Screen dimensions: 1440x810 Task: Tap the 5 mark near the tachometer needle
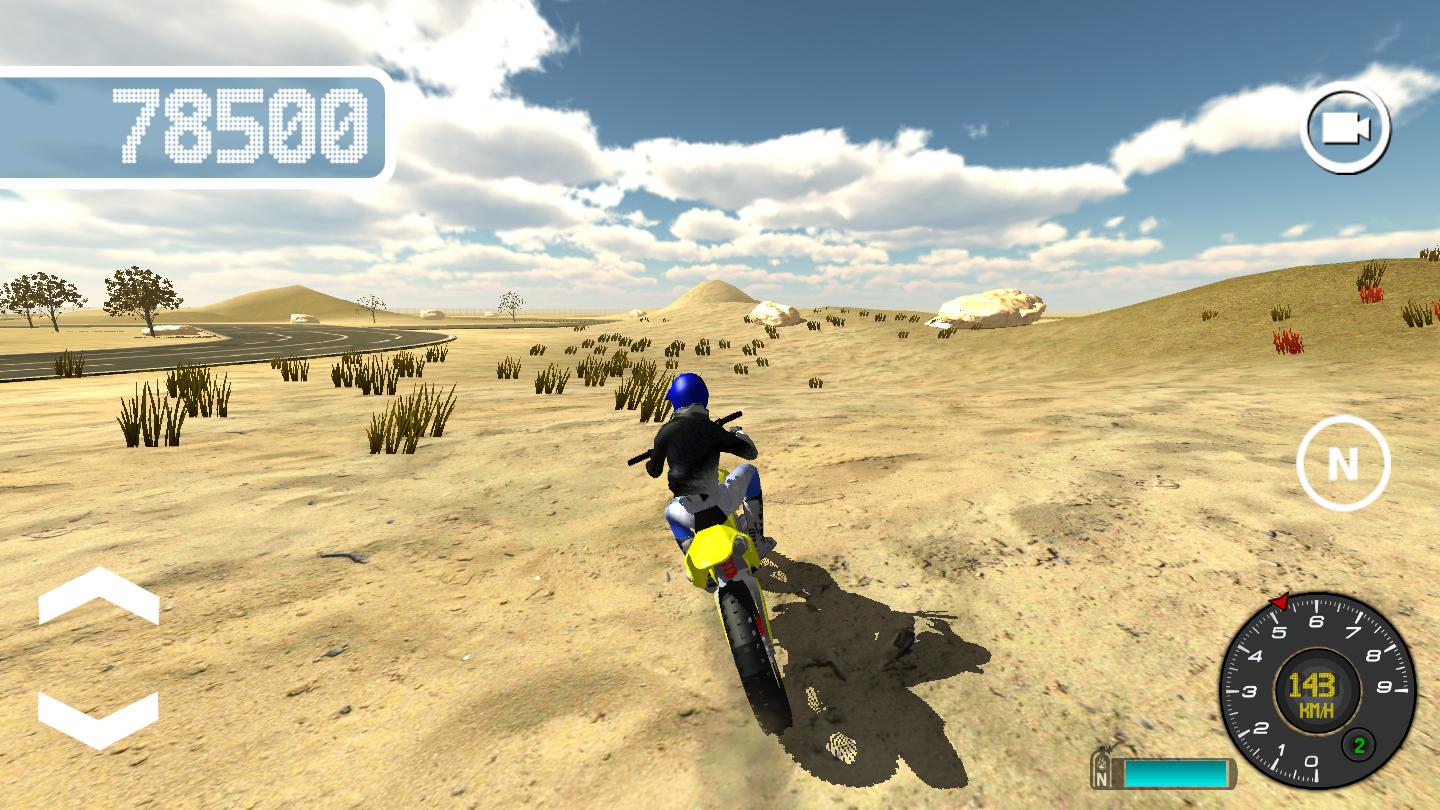[x=1281, y=630]
